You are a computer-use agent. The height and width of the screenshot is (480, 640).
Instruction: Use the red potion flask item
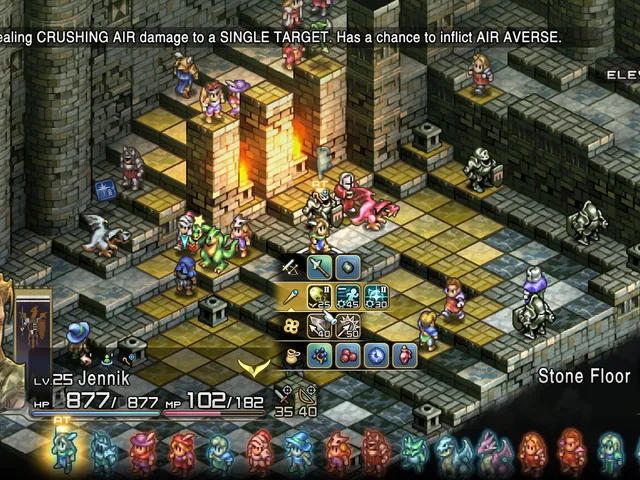(x=403, y=354)
